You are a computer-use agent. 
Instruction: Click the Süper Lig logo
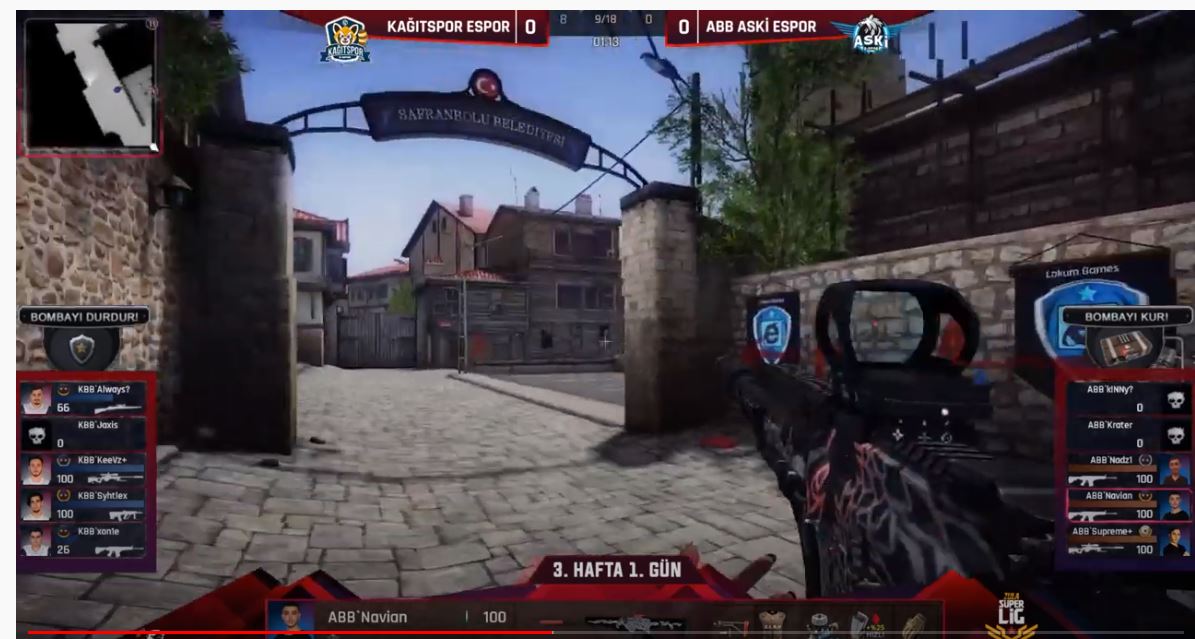1010,615
